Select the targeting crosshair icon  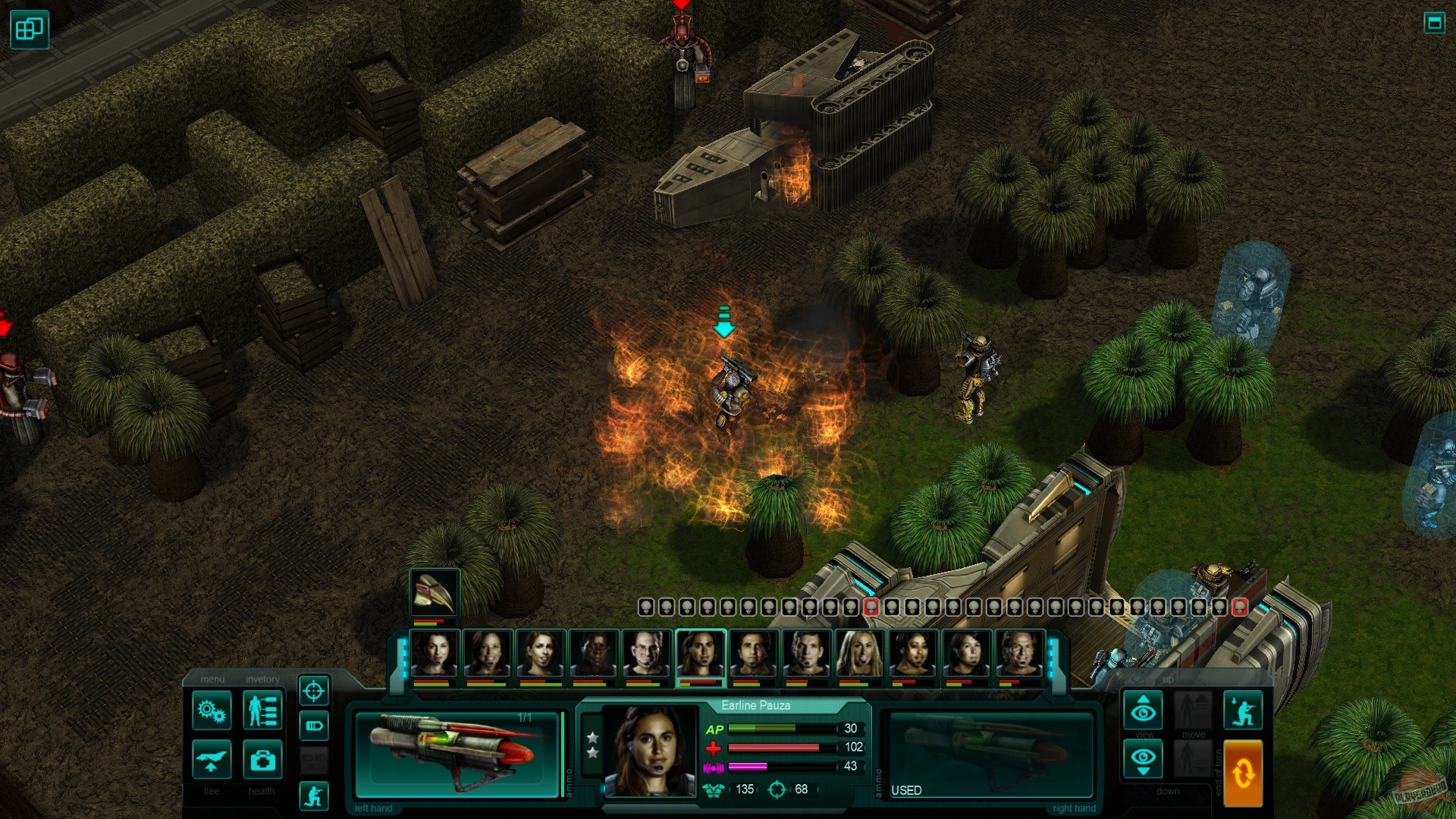(x=314, y=692)
